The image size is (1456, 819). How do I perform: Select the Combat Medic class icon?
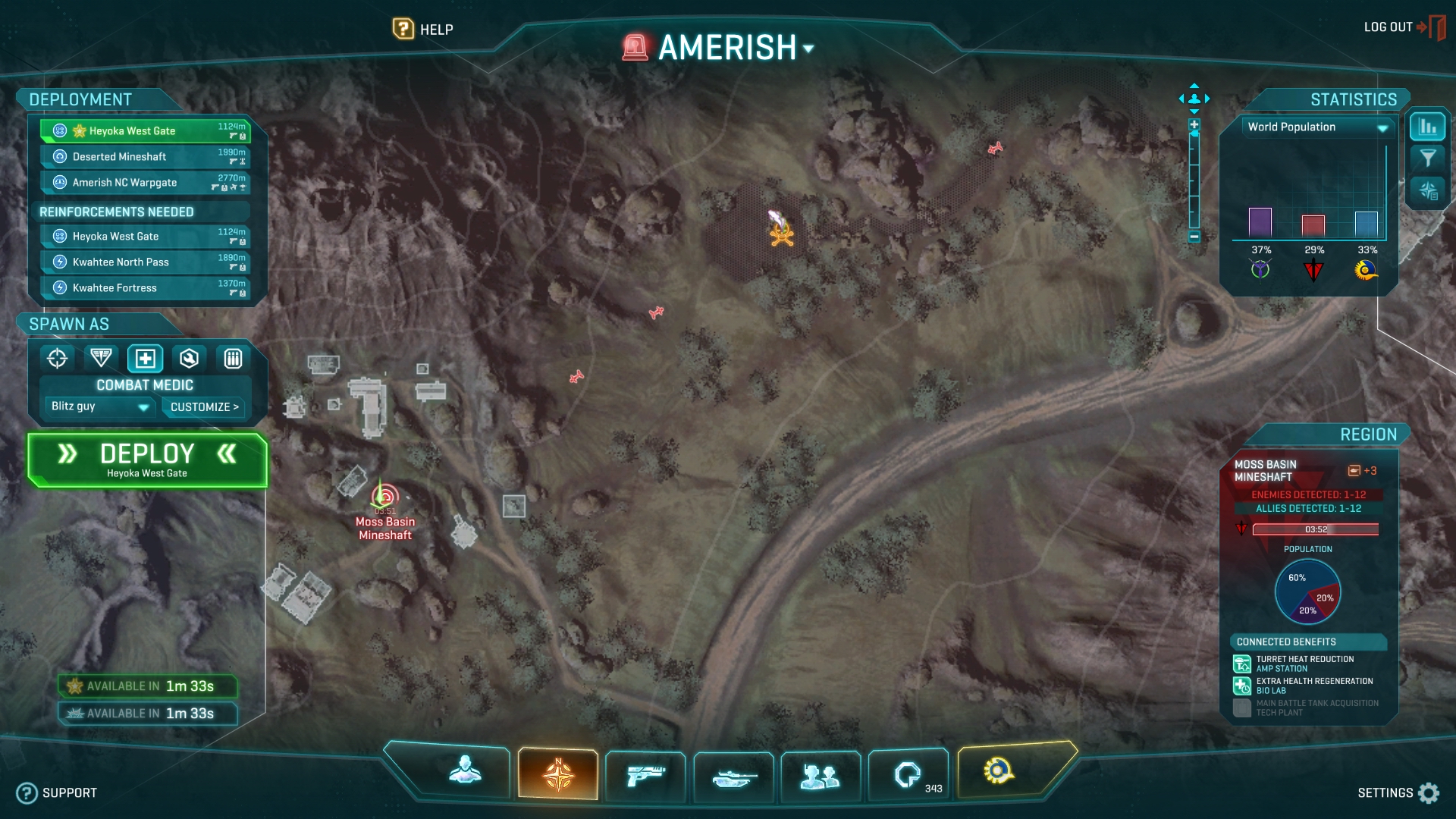[145, 358]
